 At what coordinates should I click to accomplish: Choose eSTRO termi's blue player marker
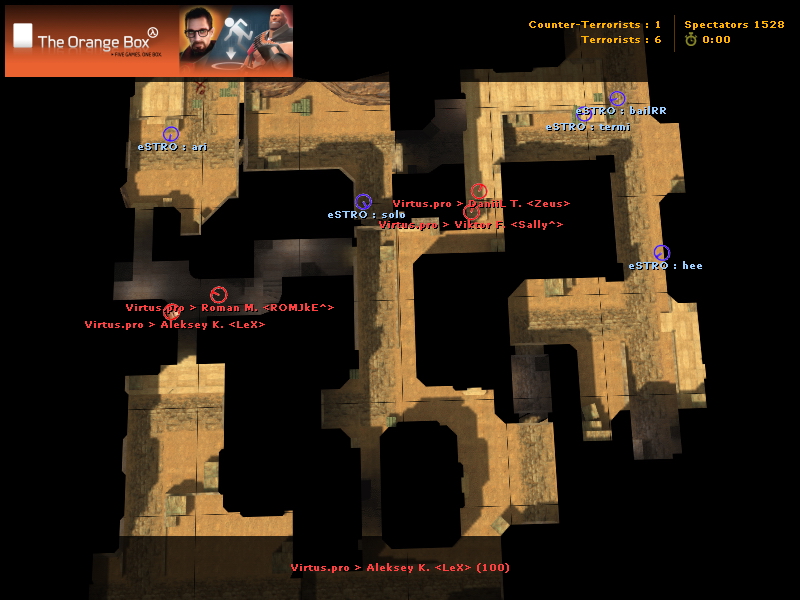(585, 115)
